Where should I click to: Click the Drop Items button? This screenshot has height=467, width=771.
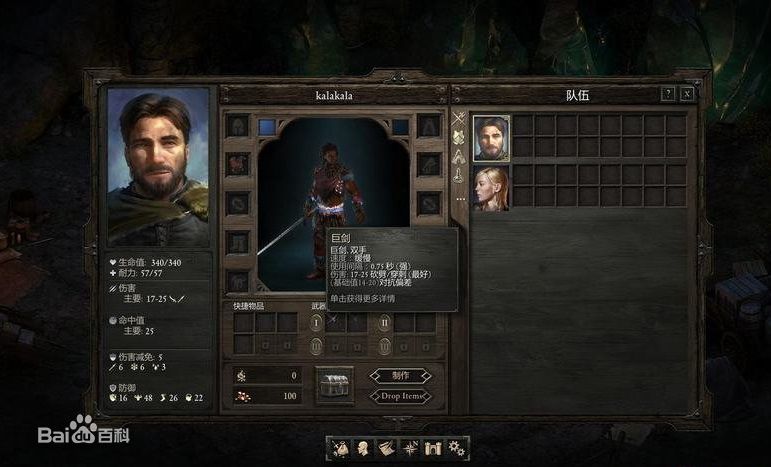(400, 396)
